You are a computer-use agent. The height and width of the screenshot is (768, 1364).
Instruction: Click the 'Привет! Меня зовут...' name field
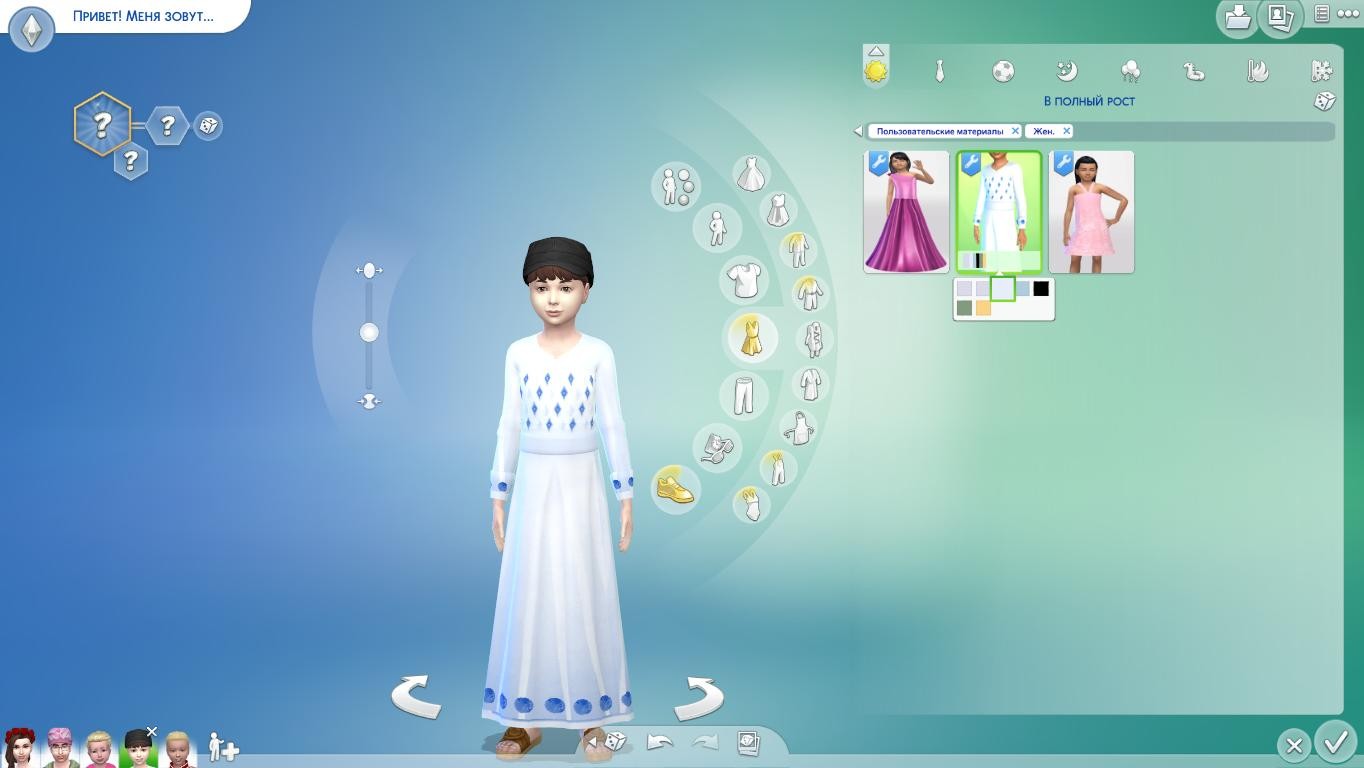click(x=143, y=16)
